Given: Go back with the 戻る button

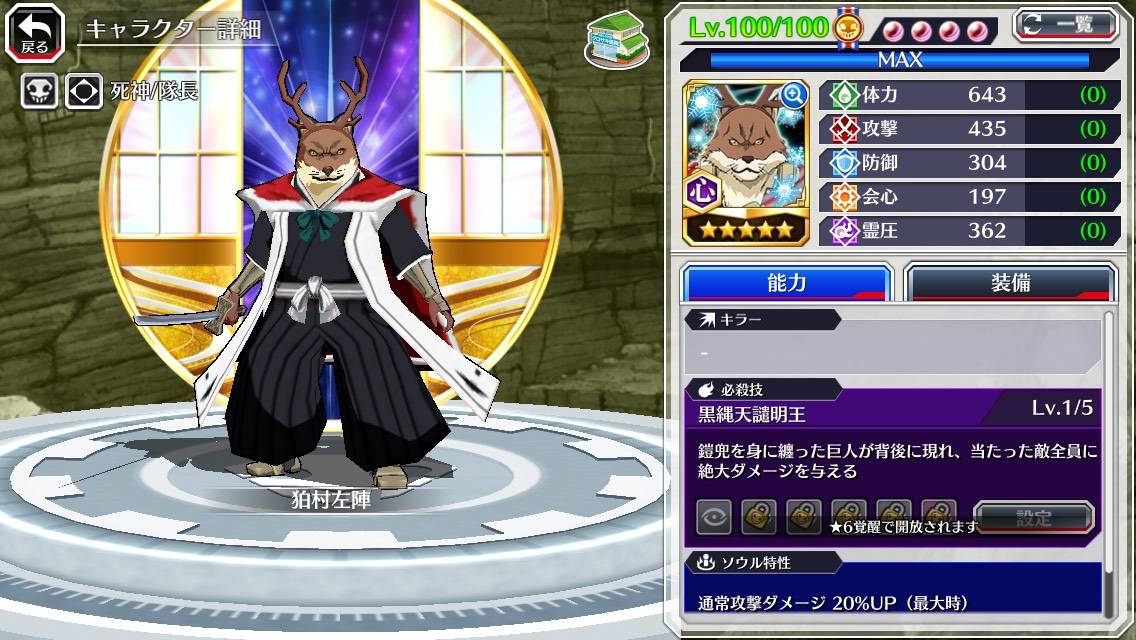Looking at the screenshot, I should coord(33,33).
